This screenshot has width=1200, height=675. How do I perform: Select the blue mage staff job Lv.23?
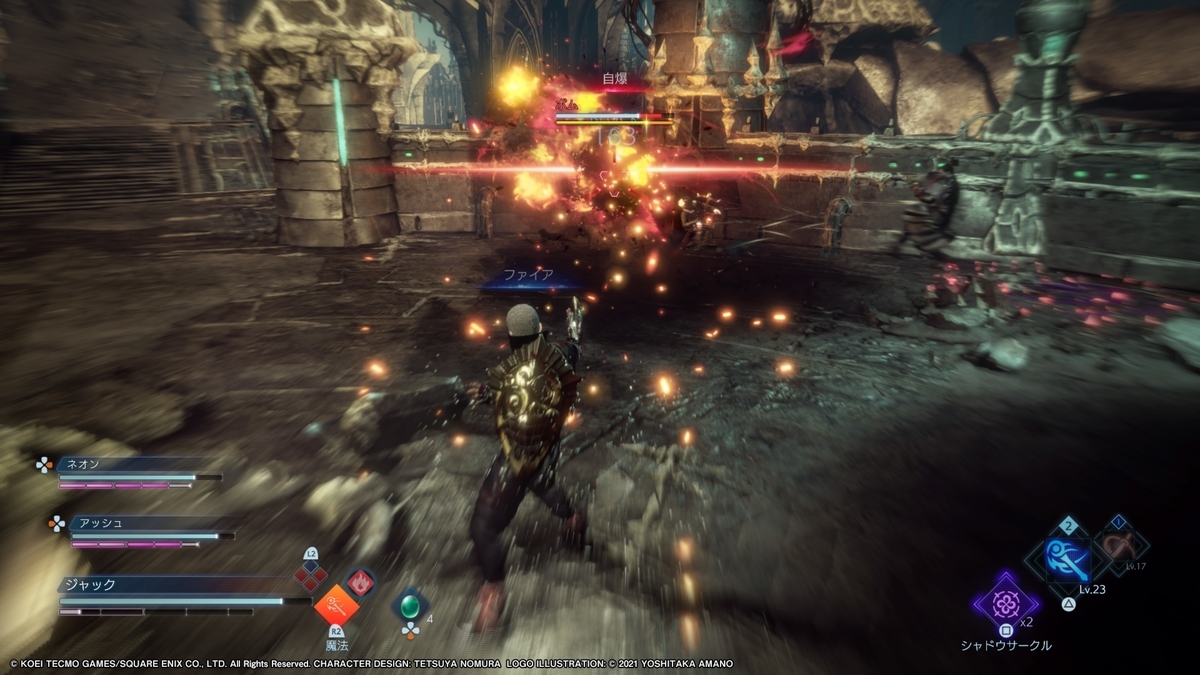coord(1068,560)
